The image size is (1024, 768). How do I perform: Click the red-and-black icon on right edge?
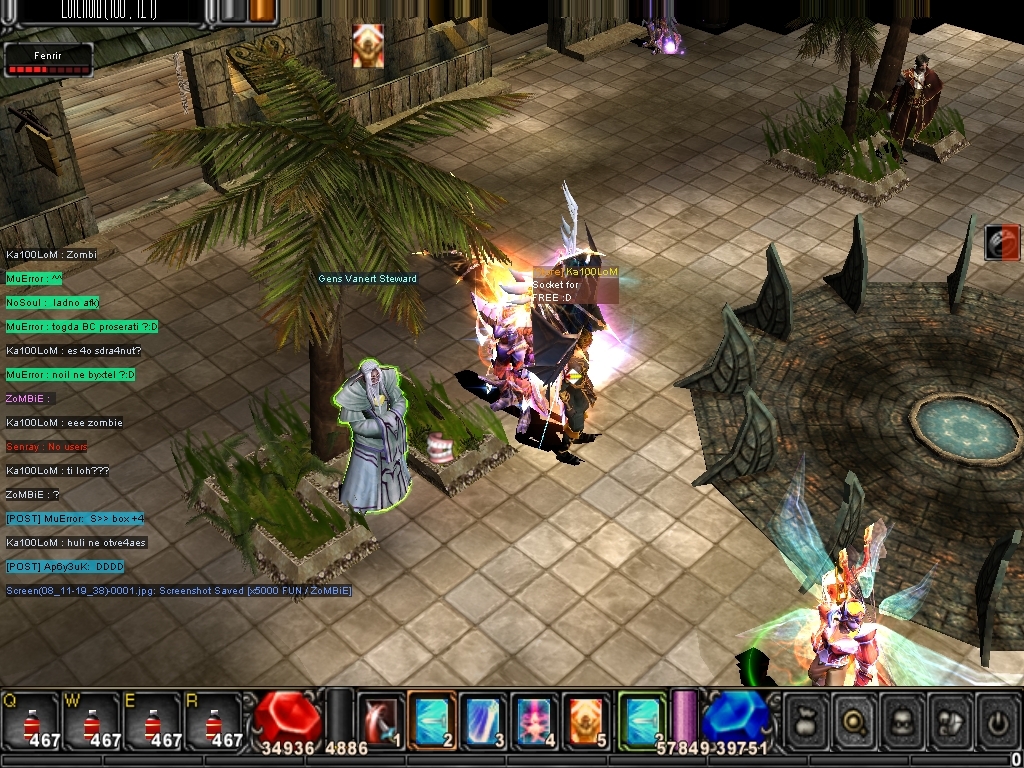(x=1001, y=242)
